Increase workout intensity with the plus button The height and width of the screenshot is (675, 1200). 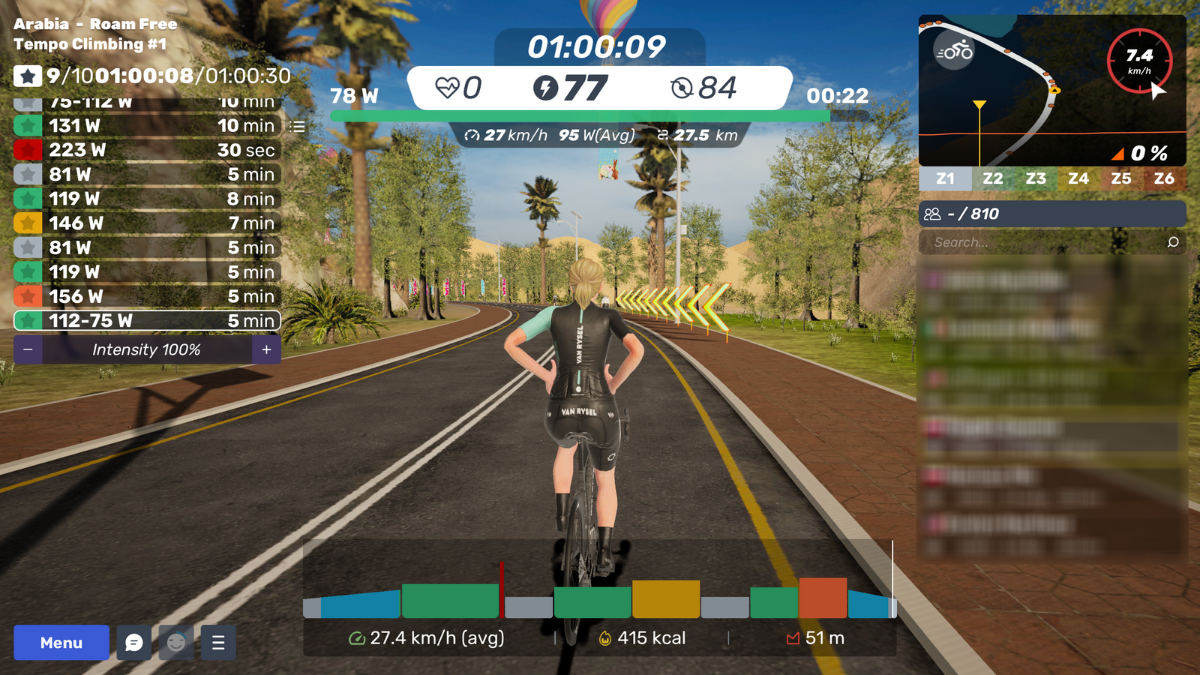click(x=266, y=350)
